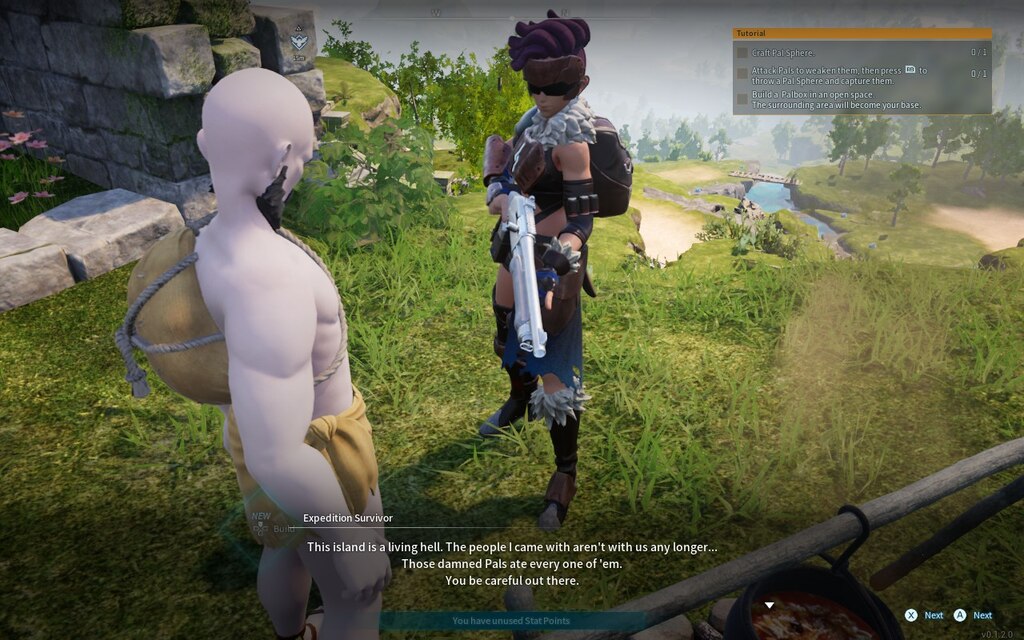Select the Craft Pal Sphere tutorial objective
The width and height of the screenshot is (1024, 640).
point(783,52)
